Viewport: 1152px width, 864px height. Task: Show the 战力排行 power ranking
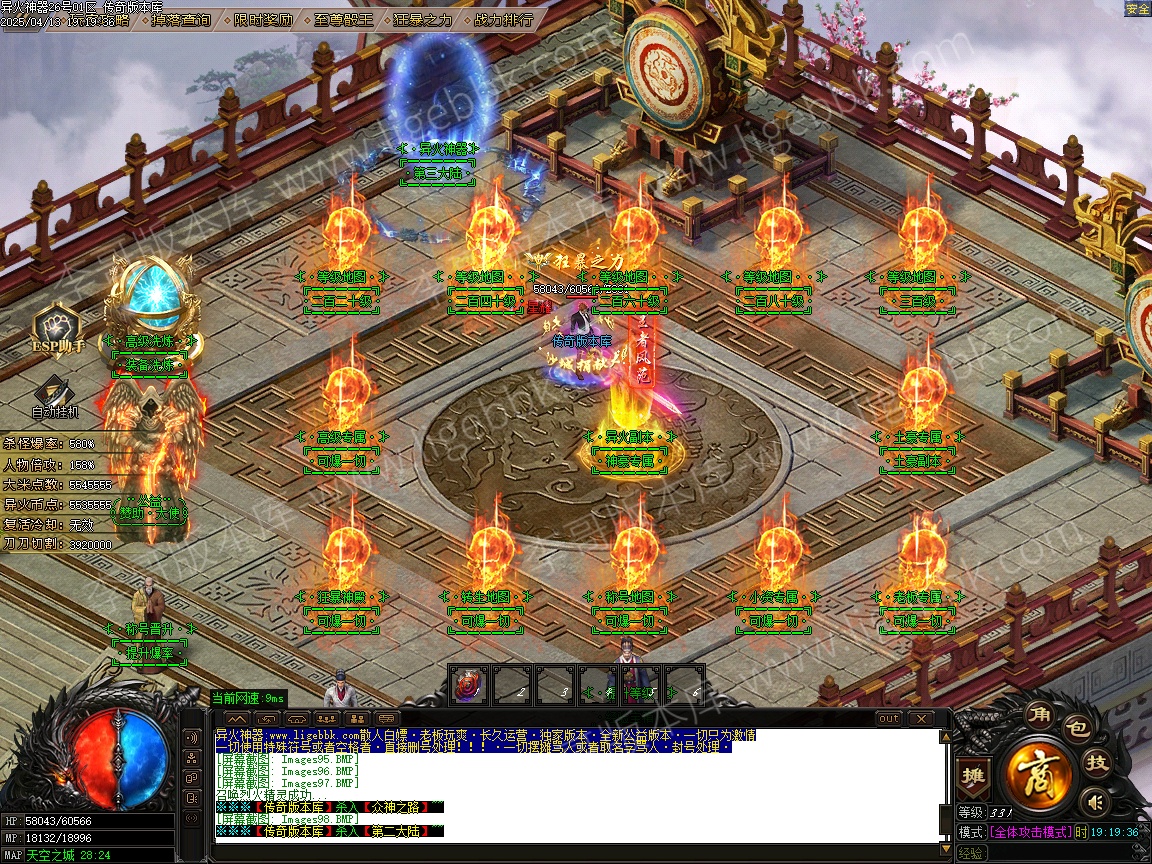coord(502,19)
